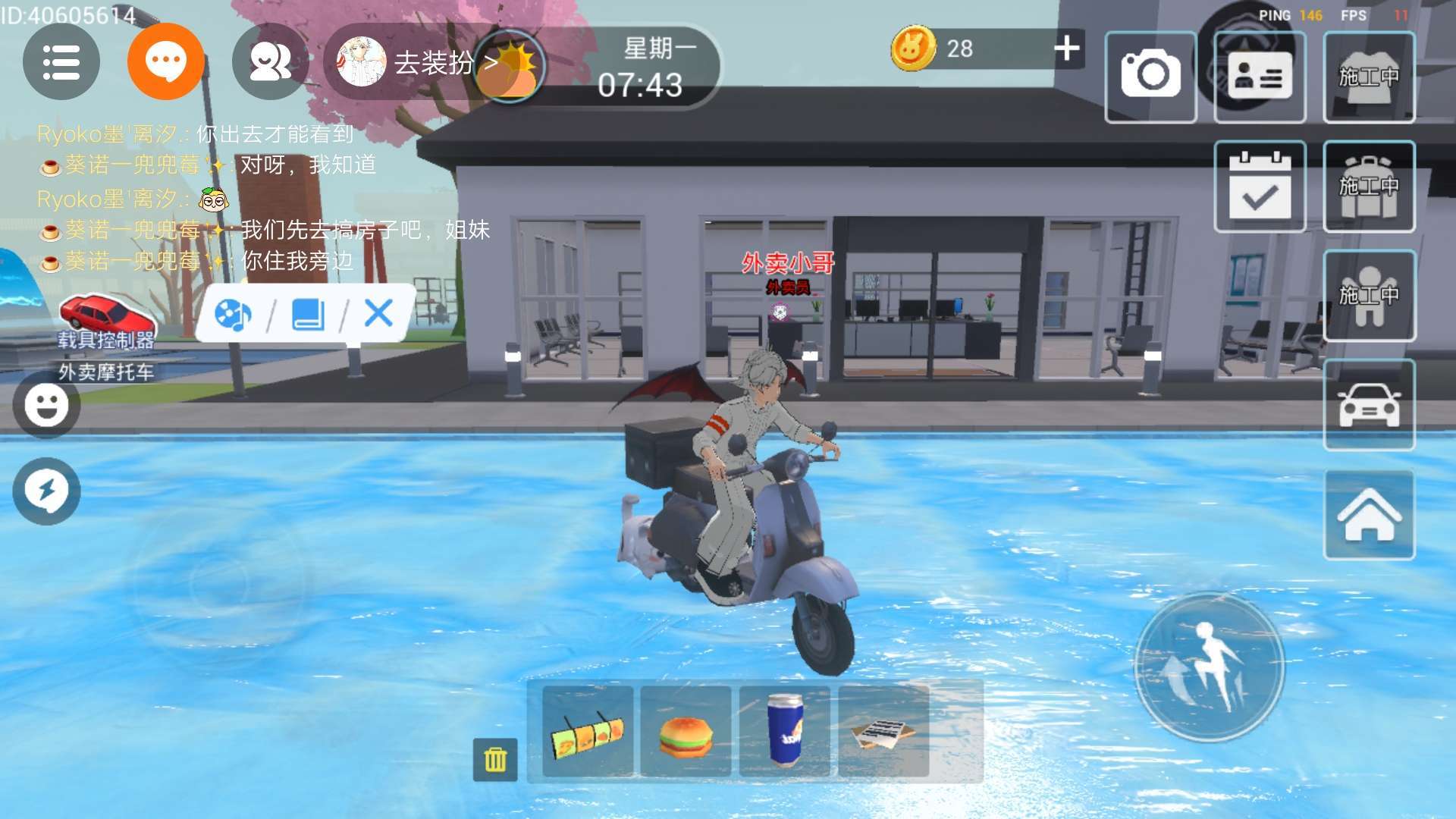
Task: Select the hamburger hotbar slot
Action: point(686,732)
